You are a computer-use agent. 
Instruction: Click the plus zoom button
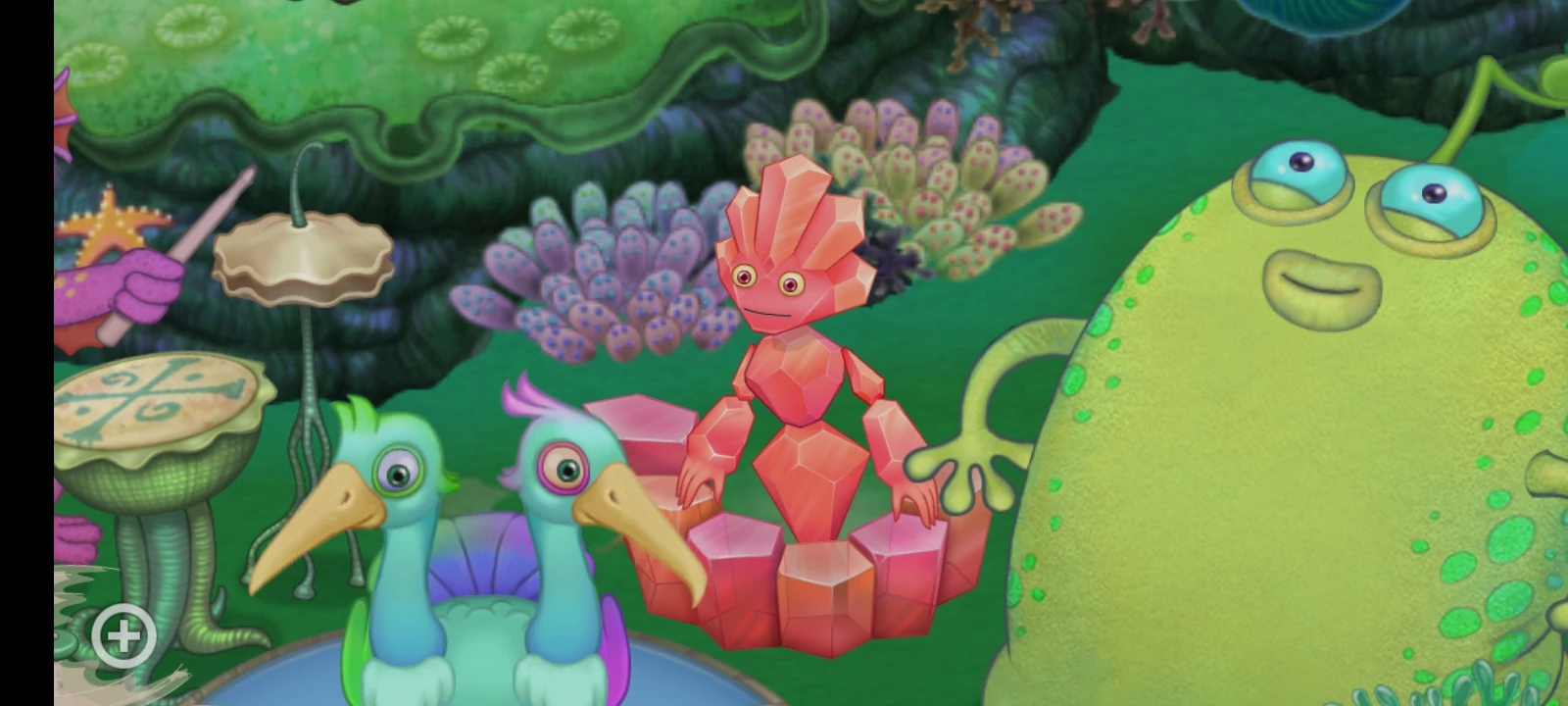[122, 636]
